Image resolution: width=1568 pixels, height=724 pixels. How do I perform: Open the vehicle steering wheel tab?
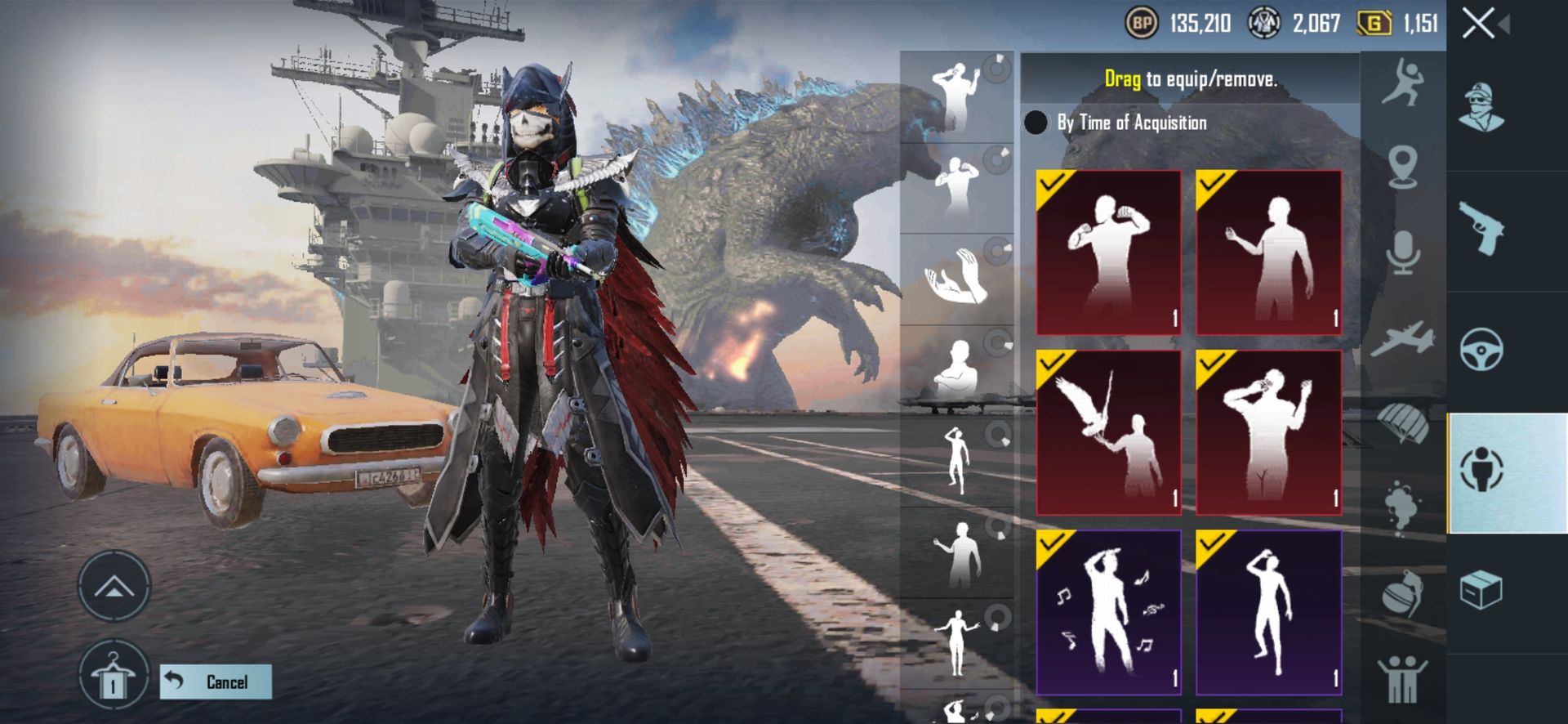coord(1481,350)
